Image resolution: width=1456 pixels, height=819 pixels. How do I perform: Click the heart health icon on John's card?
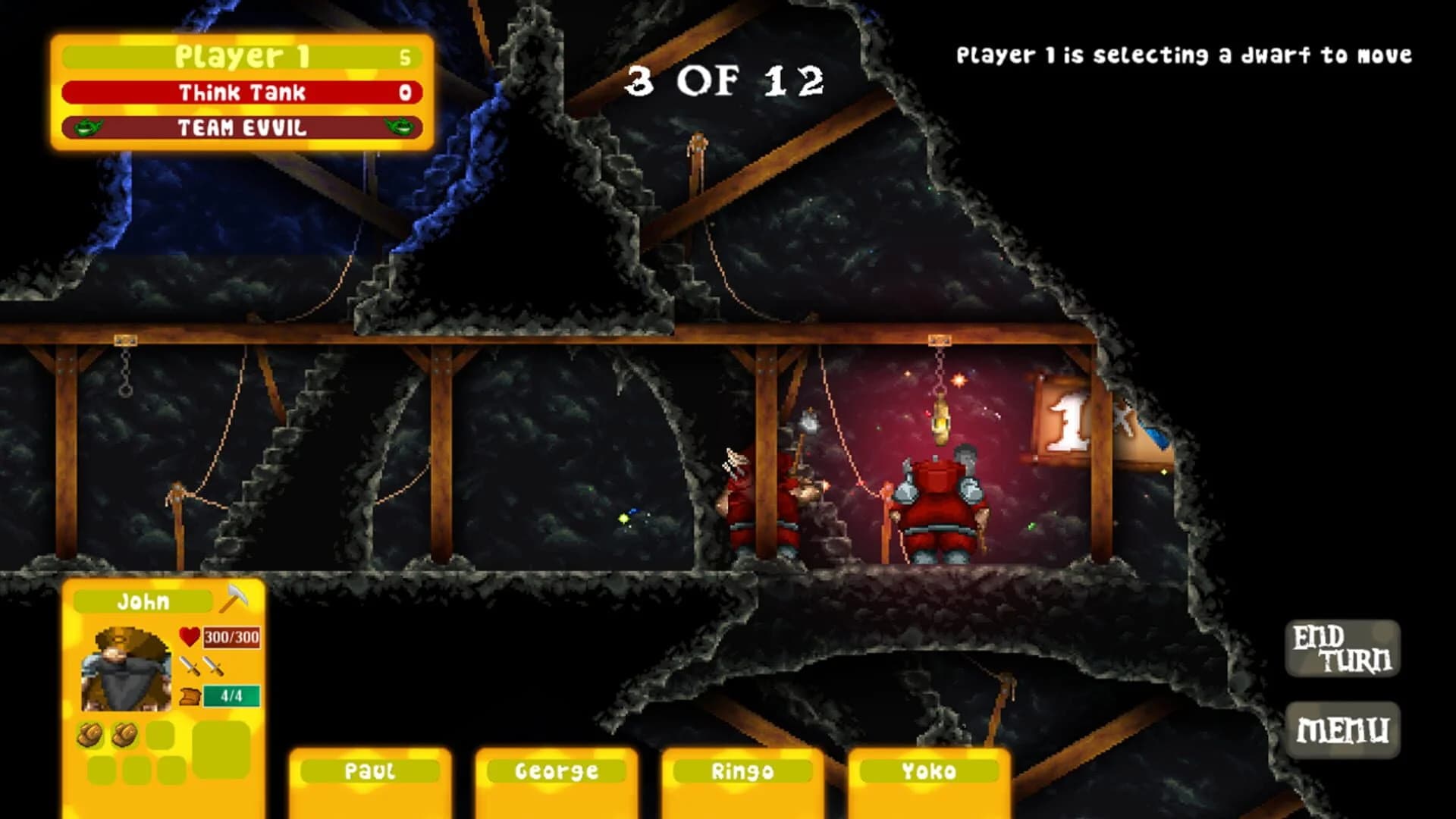[189, 637]
